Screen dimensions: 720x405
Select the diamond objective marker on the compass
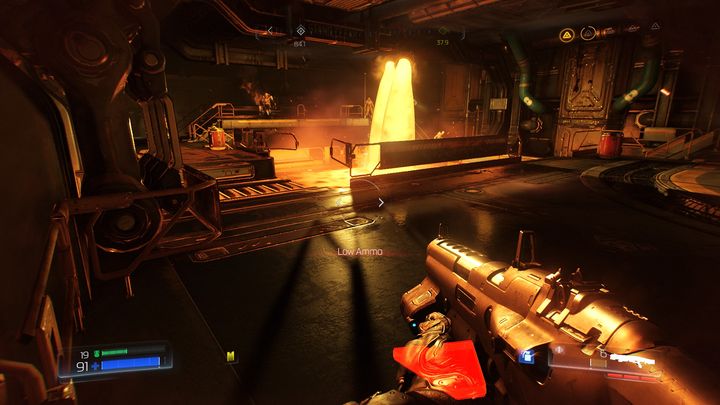[300, 31]
